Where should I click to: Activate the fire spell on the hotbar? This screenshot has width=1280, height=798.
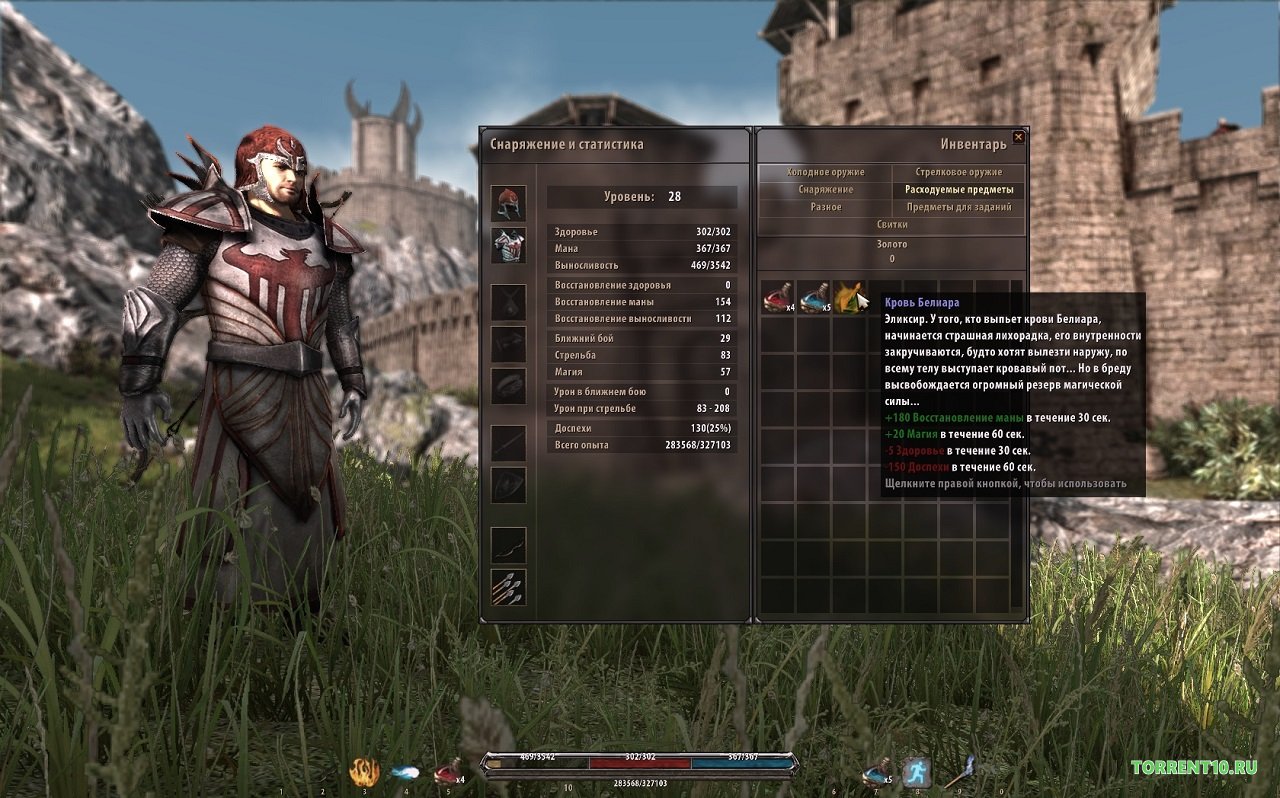point(364,772)
